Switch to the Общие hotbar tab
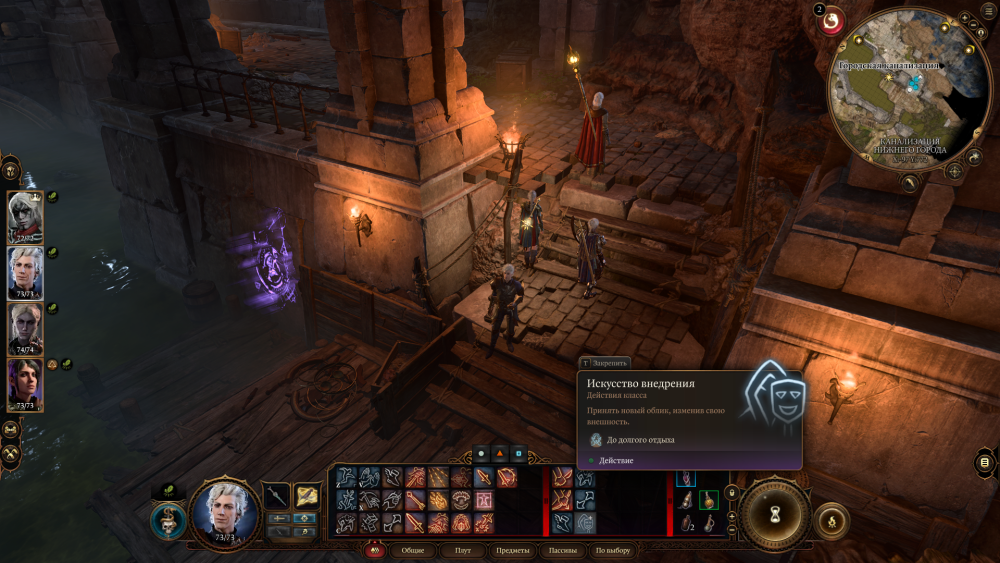Image resolution: width=1000 pixels, height=563 pixels. 412,551
